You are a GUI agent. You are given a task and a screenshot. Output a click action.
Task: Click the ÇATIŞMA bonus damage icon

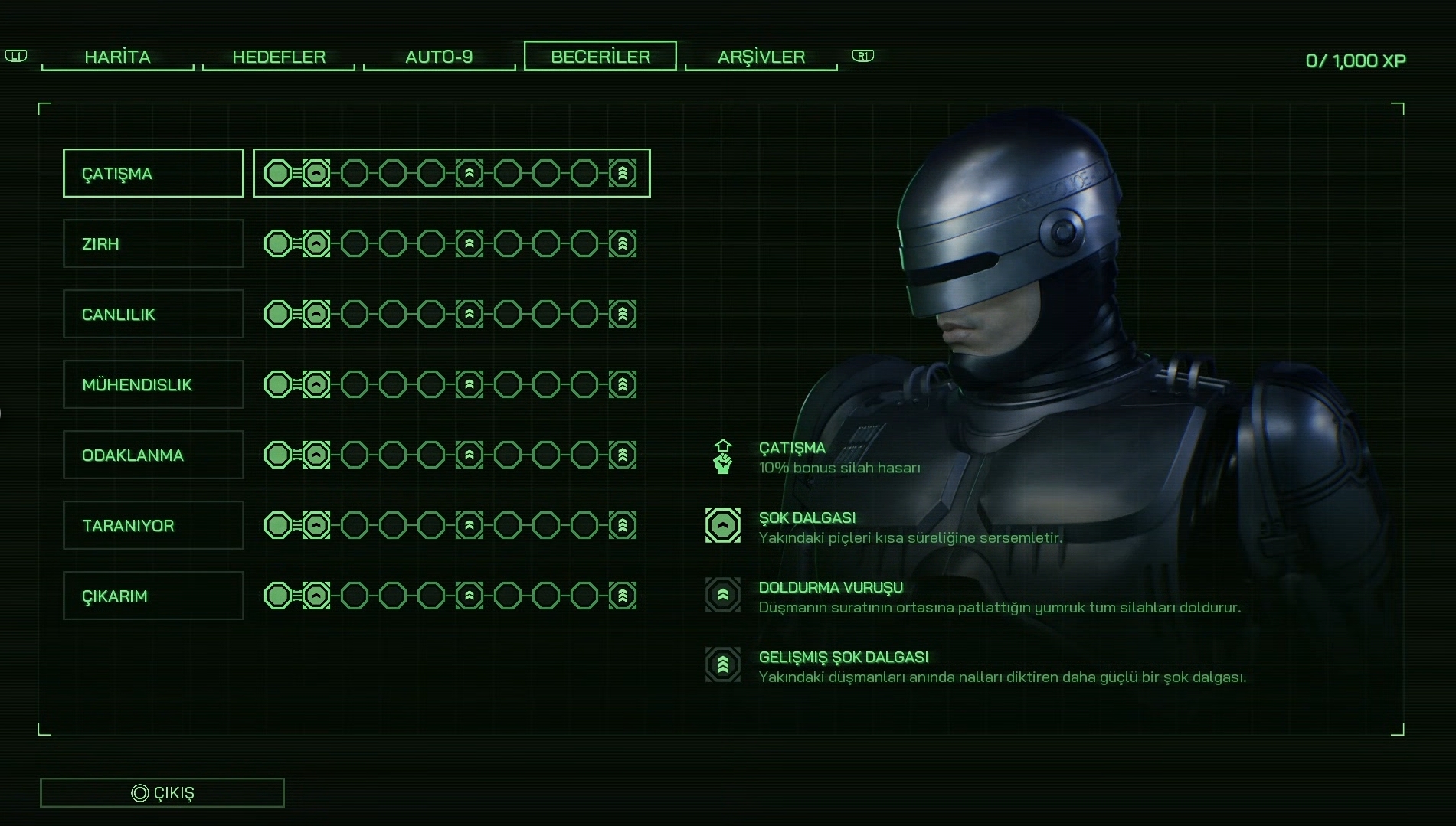723,457
